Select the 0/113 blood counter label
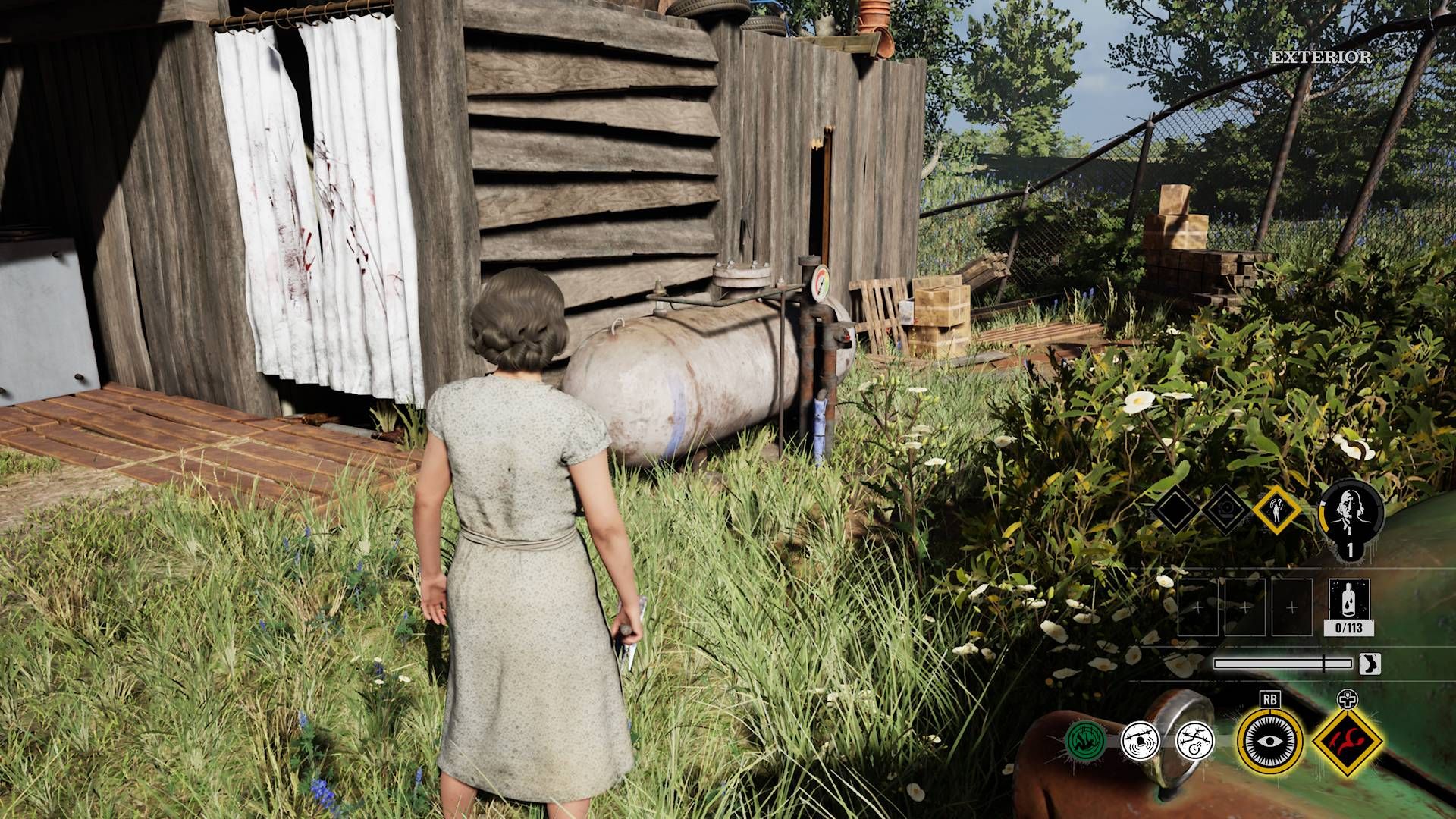The image size is (1456, 819). pos(1349,627)
